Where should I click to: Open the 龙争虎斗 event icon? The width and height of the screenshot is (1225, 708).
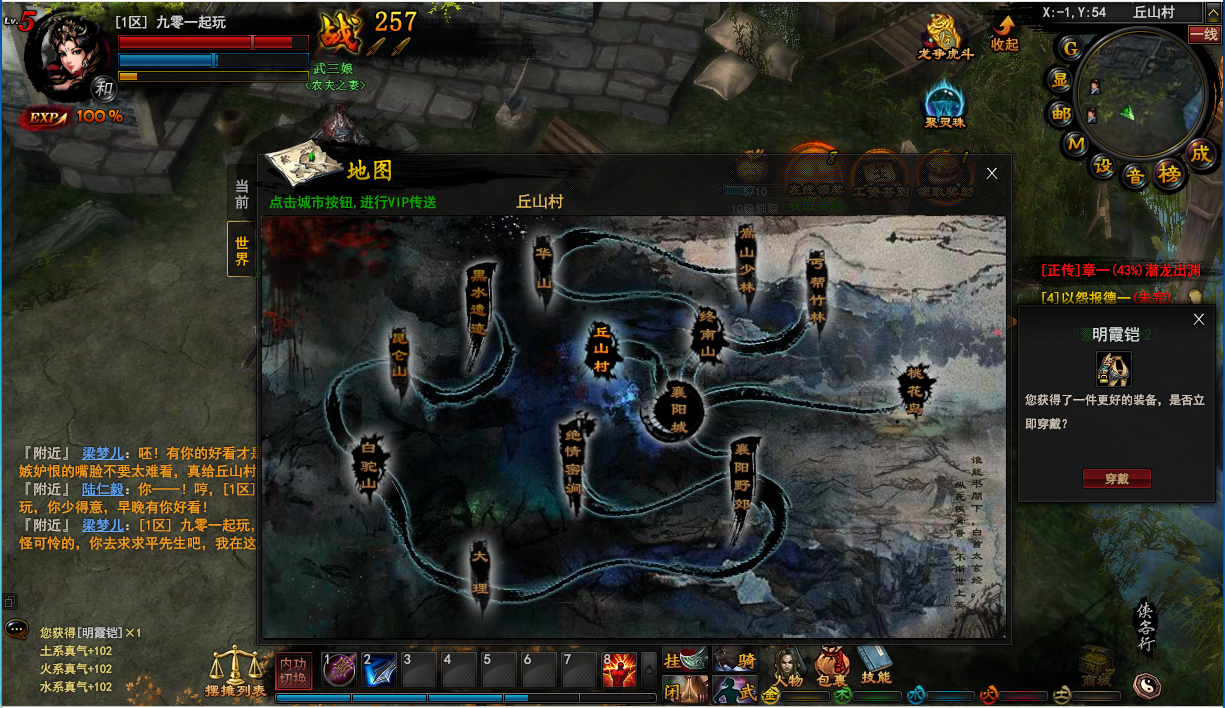(x=945, y=38)
